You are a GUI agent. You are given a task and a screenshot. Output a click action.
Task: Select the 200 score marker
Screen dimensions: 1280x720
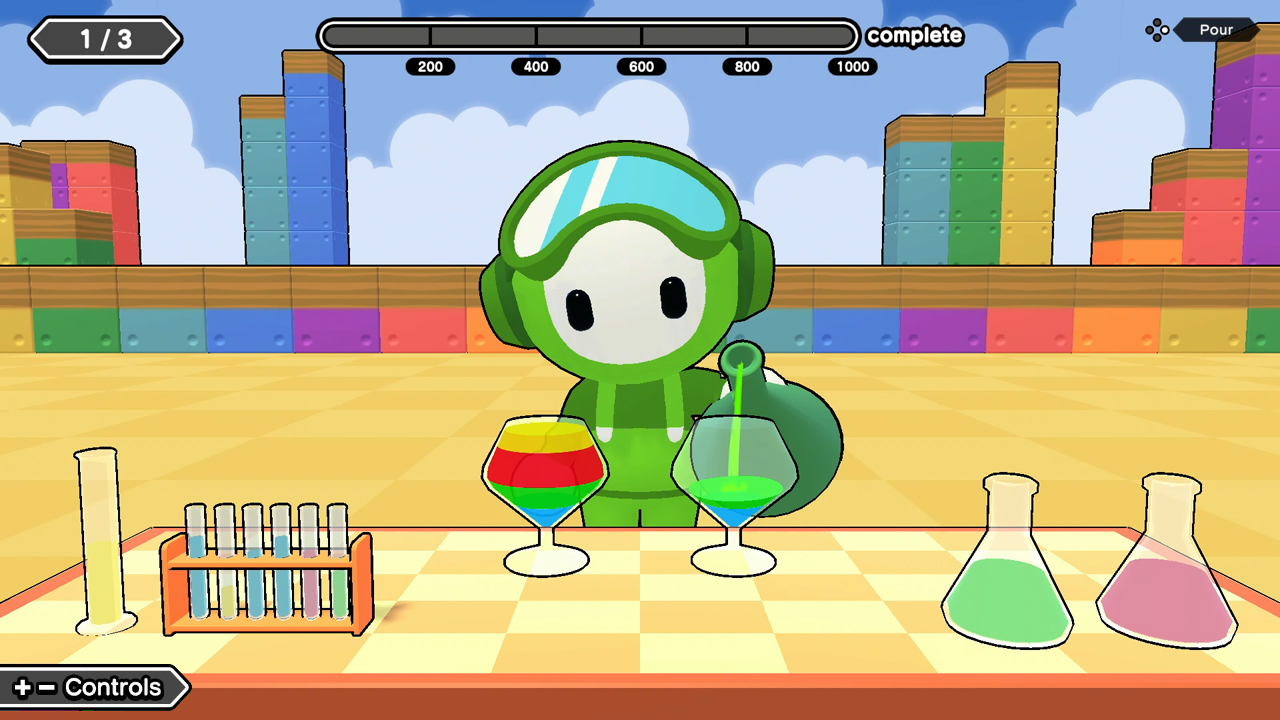point(431,66)
